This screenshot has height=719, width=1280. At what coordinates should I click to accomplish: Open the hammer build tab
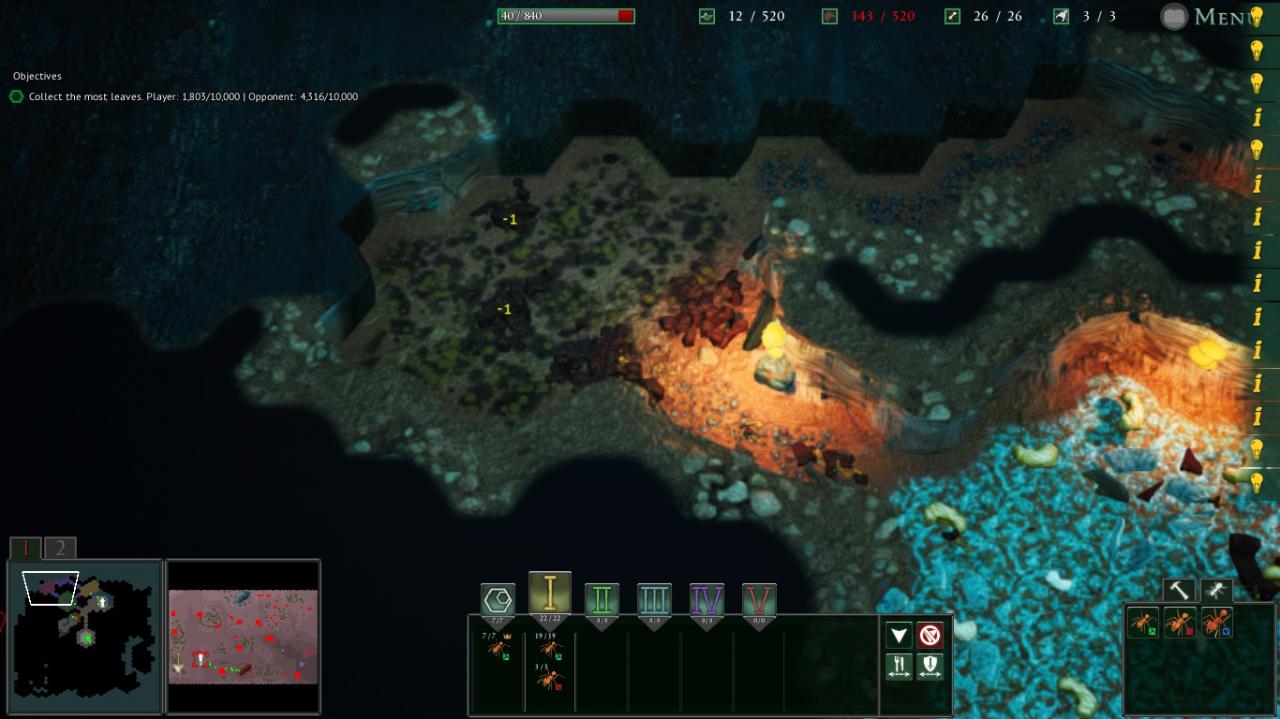pos(1178,590)
